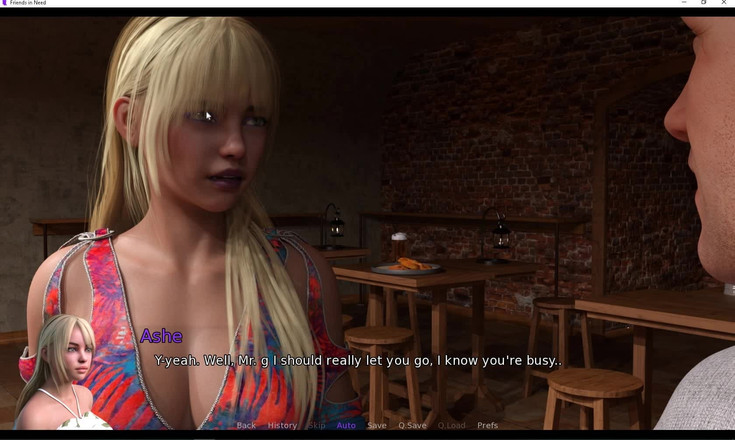Open the Save menu
This screenshot has height=440, width=735.
[377, 425]
